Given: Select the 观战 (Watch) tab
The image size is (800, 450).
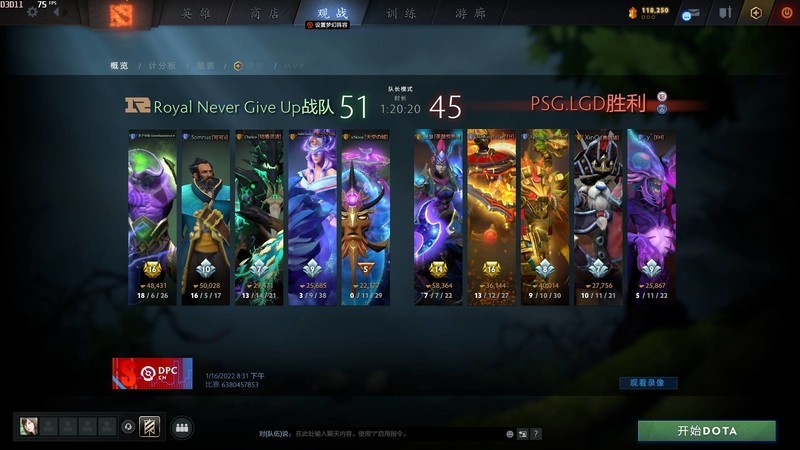Looking at the screenshot, I should pyautogui.click(x=333, y=13).
